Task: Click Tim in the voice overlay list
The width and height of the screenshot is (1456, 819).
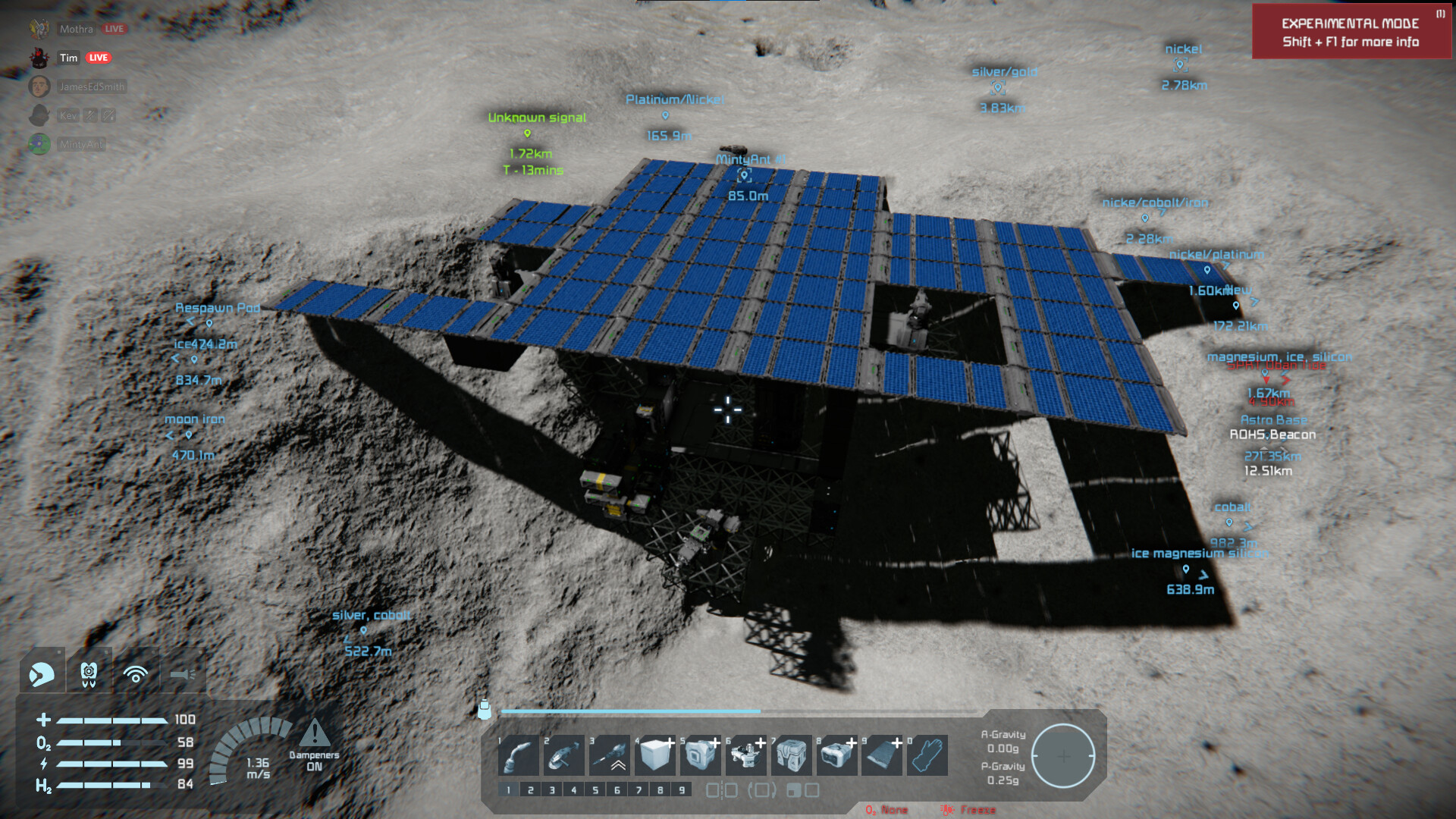Action: point(69,58)
